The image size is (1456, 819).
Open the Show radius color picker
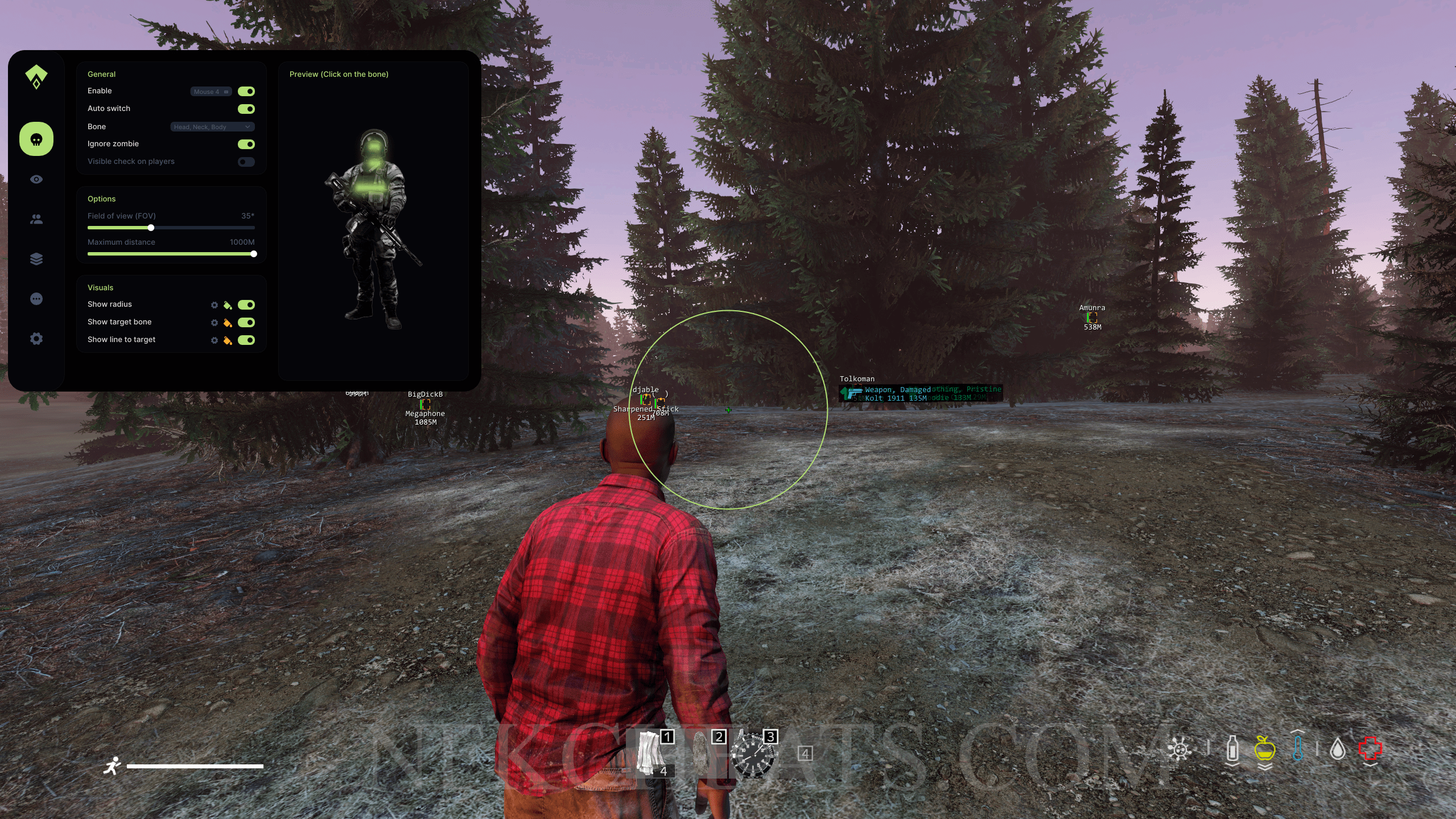[x=228, y=306]
